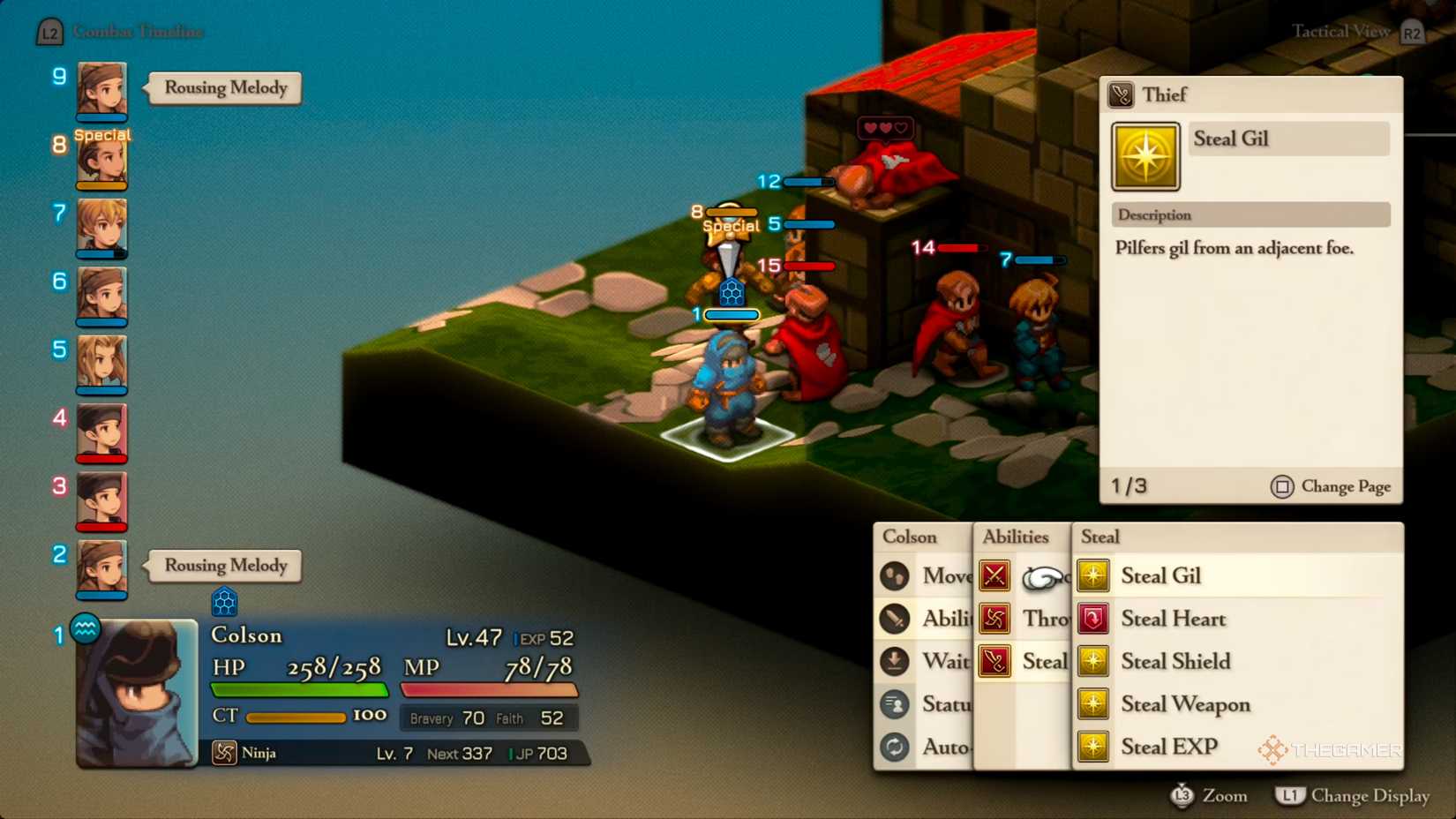1456x819 pixels.
Task: Click the yellow Steal Gil ability icon
Action: (1093, 575)
